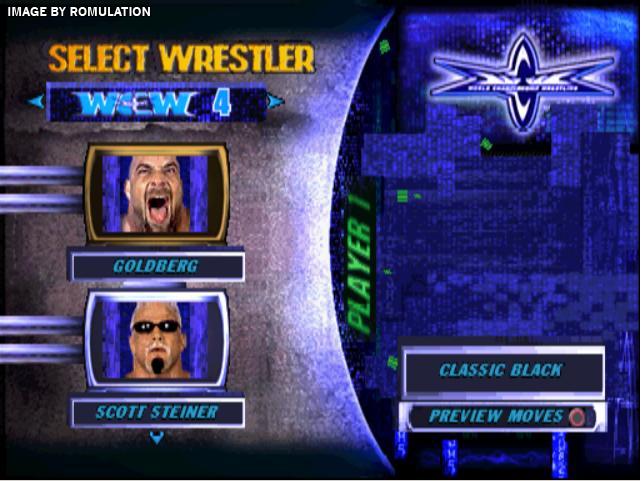The height and width of the screenshot is (481, 642).
Task: Select the WCW 4 roster header
Action: (x=155, y=102)
